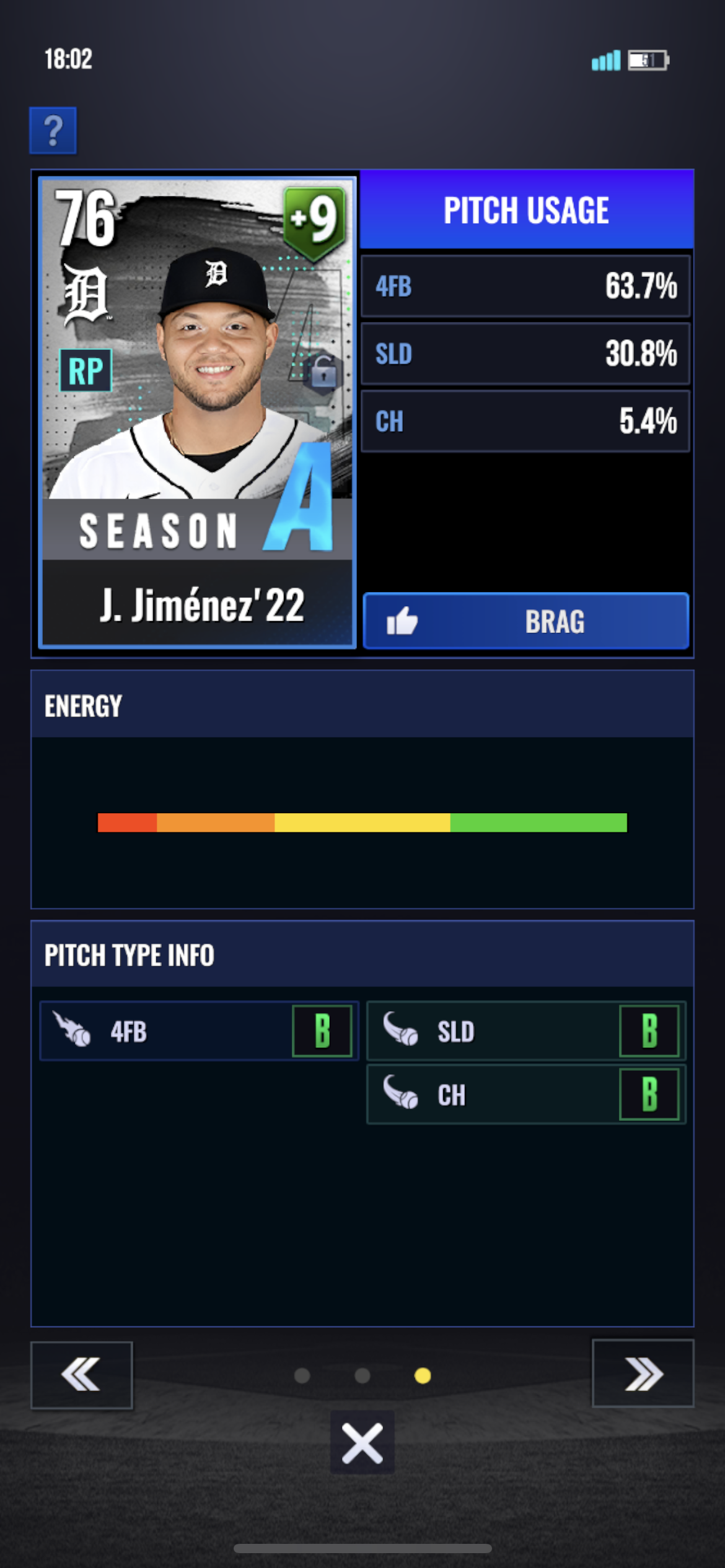The image size is (725, 1568).
Task: Tap the 4FB pitch usage row
Action: 525,286
